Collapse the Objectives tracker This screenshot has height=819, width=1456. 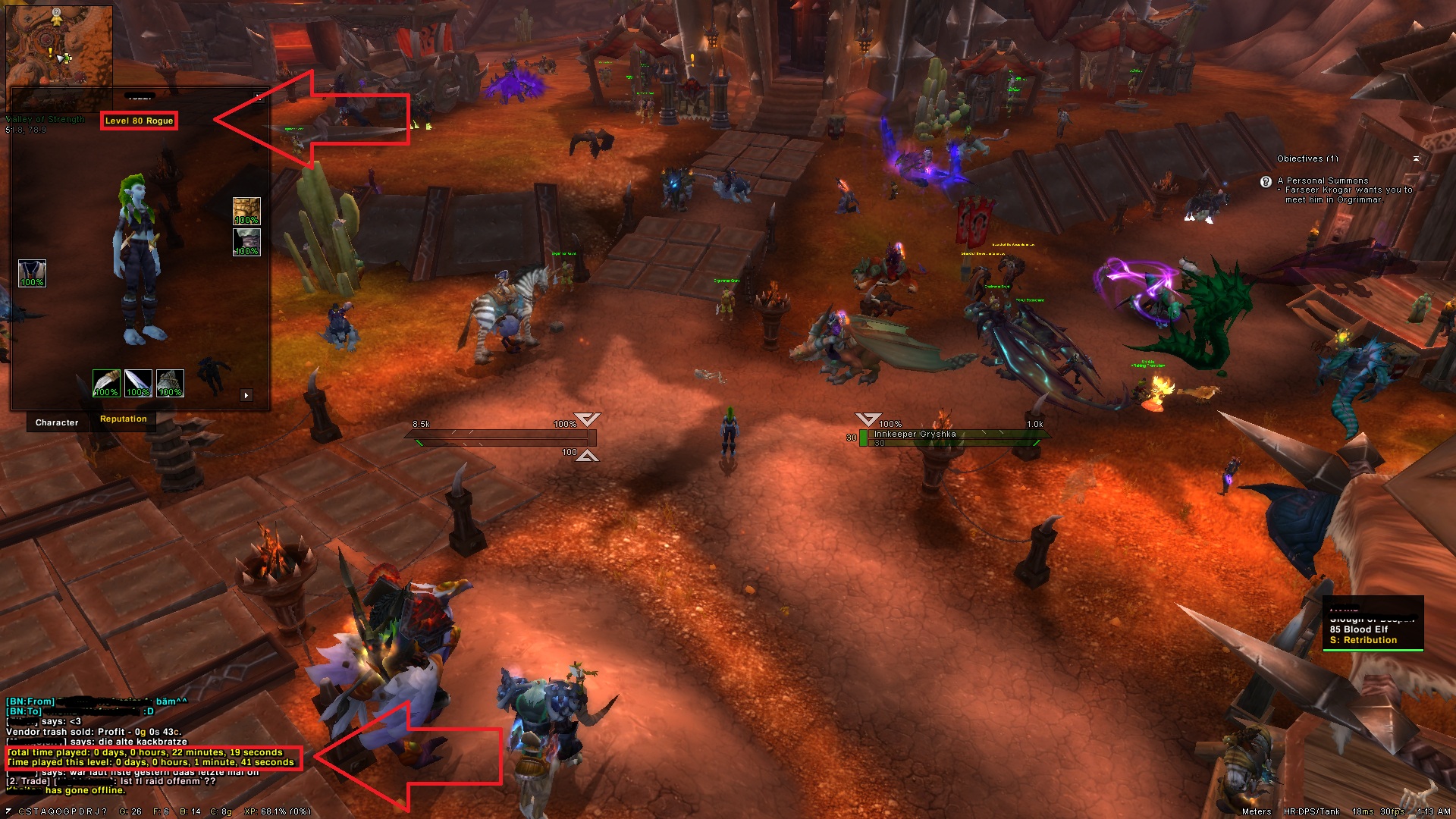(x=1415, y=158)
